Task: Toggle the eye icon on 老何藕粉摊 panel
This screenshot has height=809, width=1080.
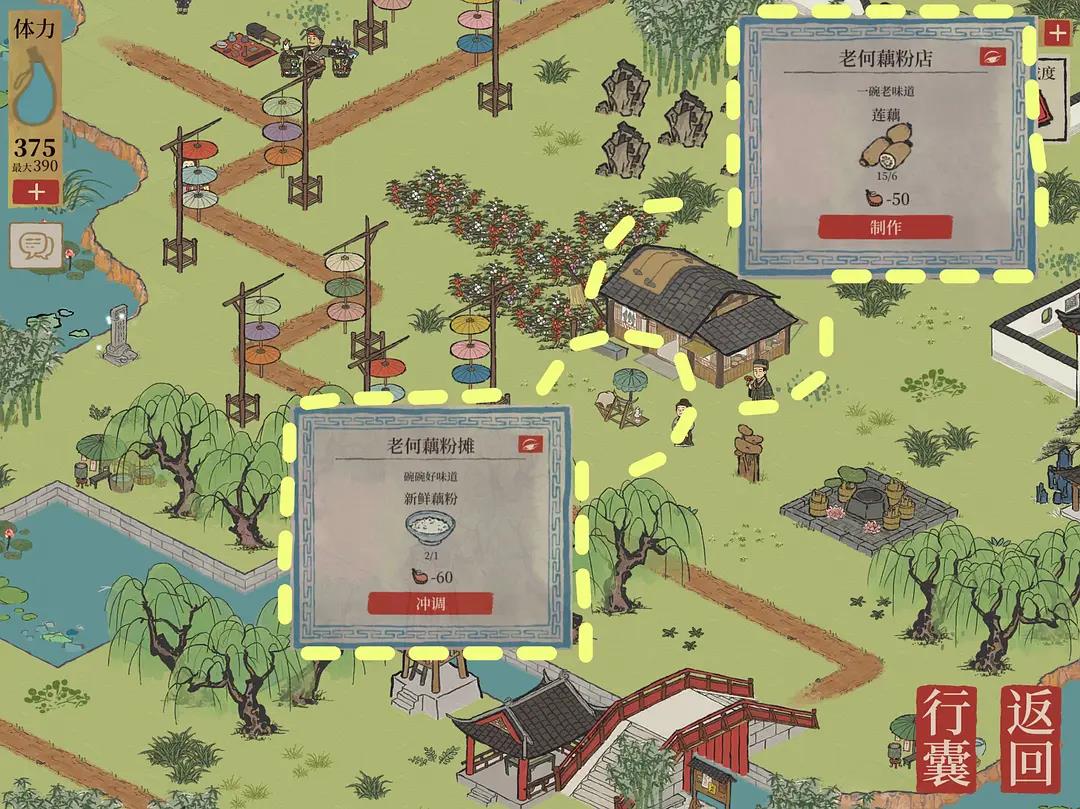Action: [530, 444]
